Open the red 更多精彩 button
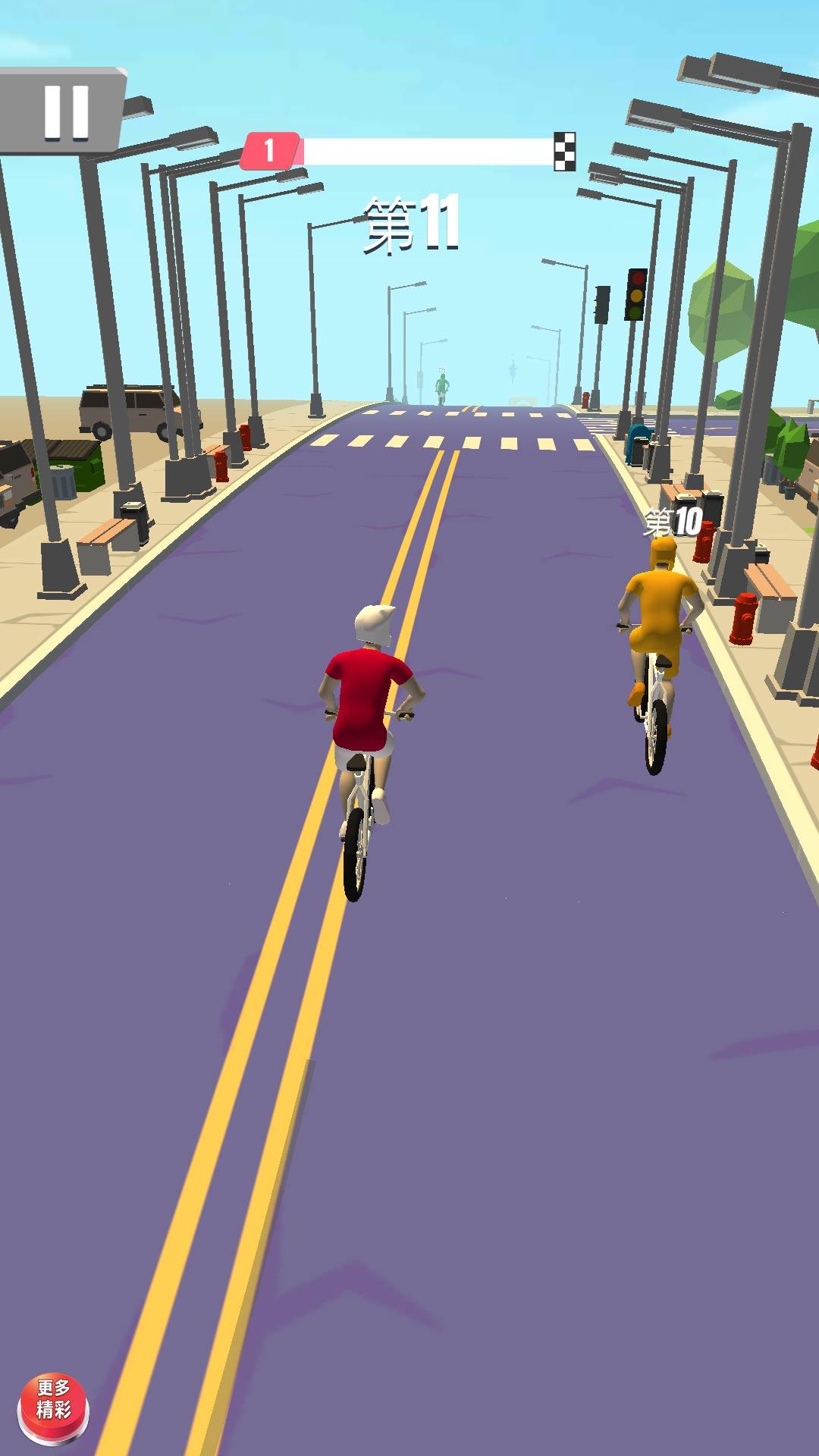Viewport: 819px width, 1456px height. pyautogui.click(x=53, y=1408)
